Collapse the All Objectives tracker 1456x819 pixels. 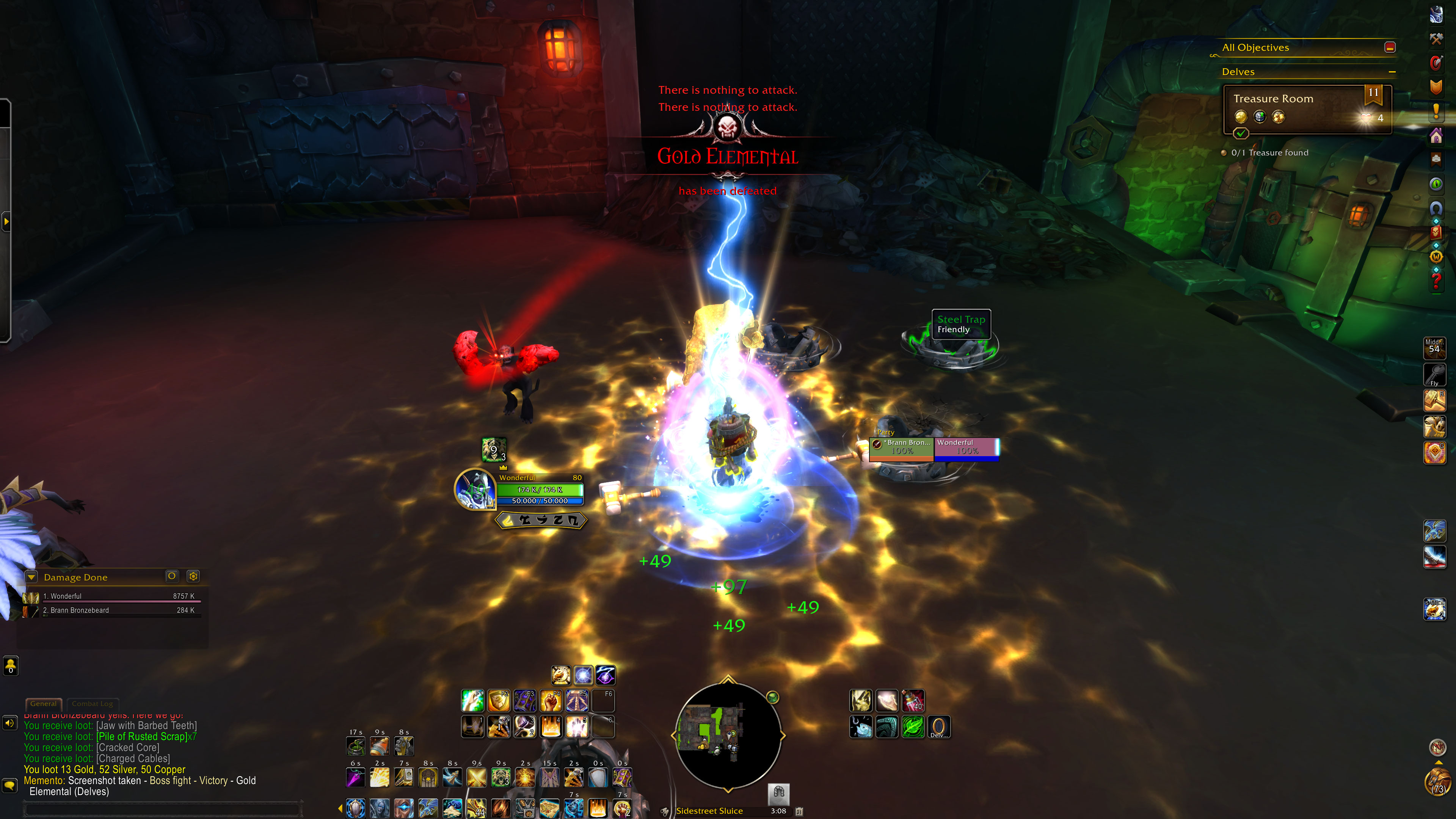[1390, 47]
